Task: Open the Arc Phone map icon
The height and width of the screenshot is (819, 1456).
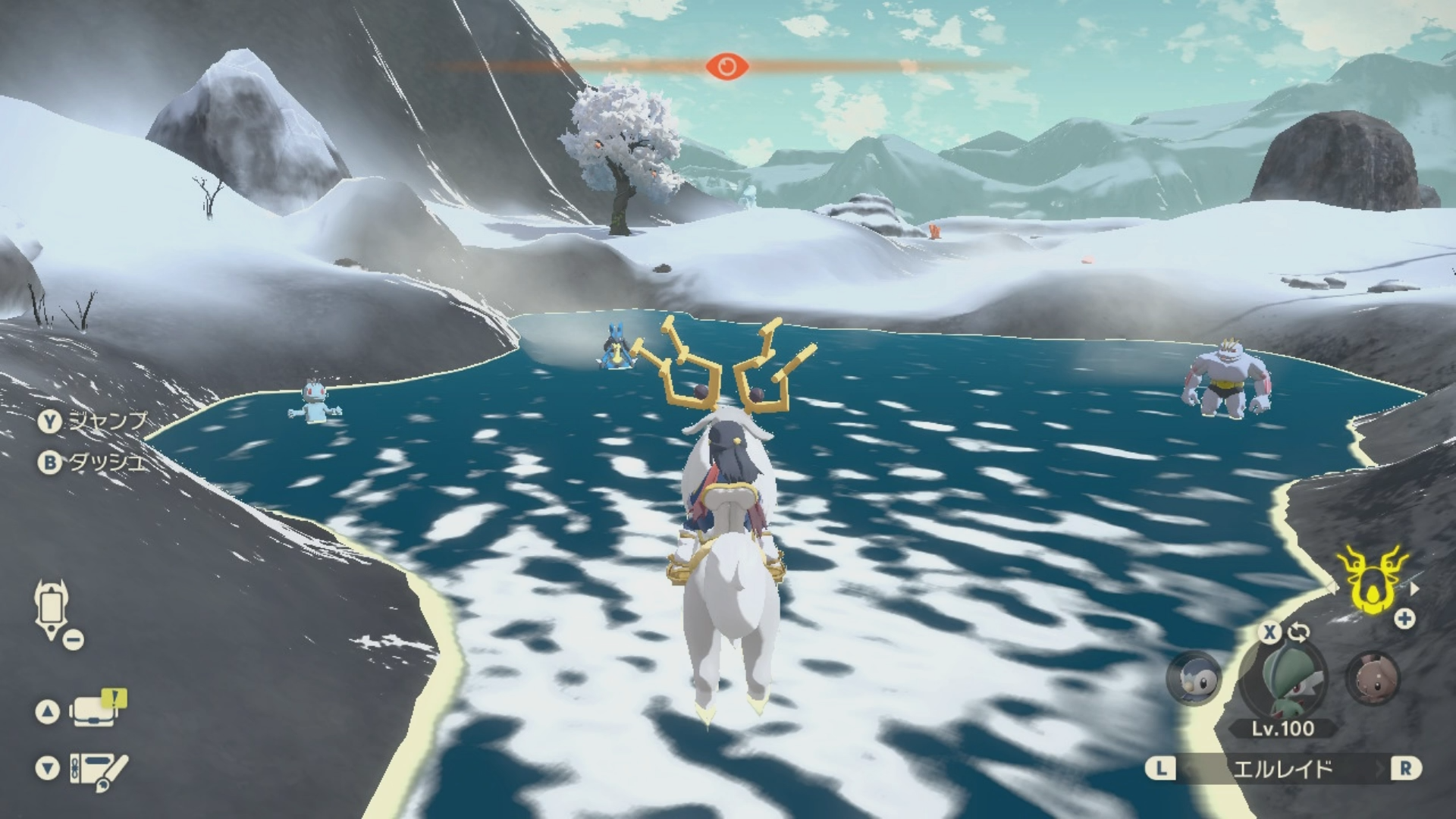Action: click(52, 609)
